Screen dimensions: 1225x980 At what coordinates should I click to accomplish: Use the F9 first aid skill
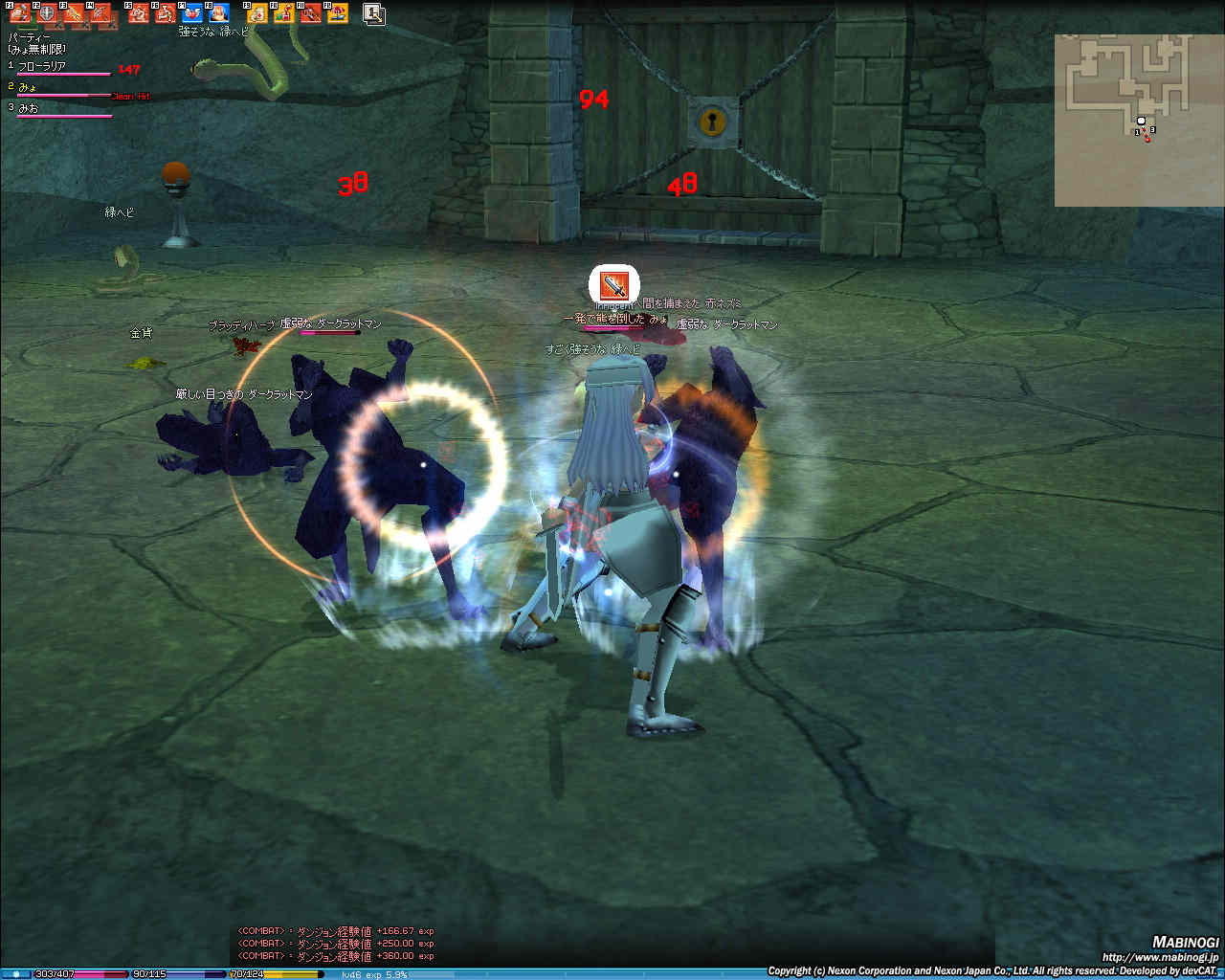click(x=257, y=13)
